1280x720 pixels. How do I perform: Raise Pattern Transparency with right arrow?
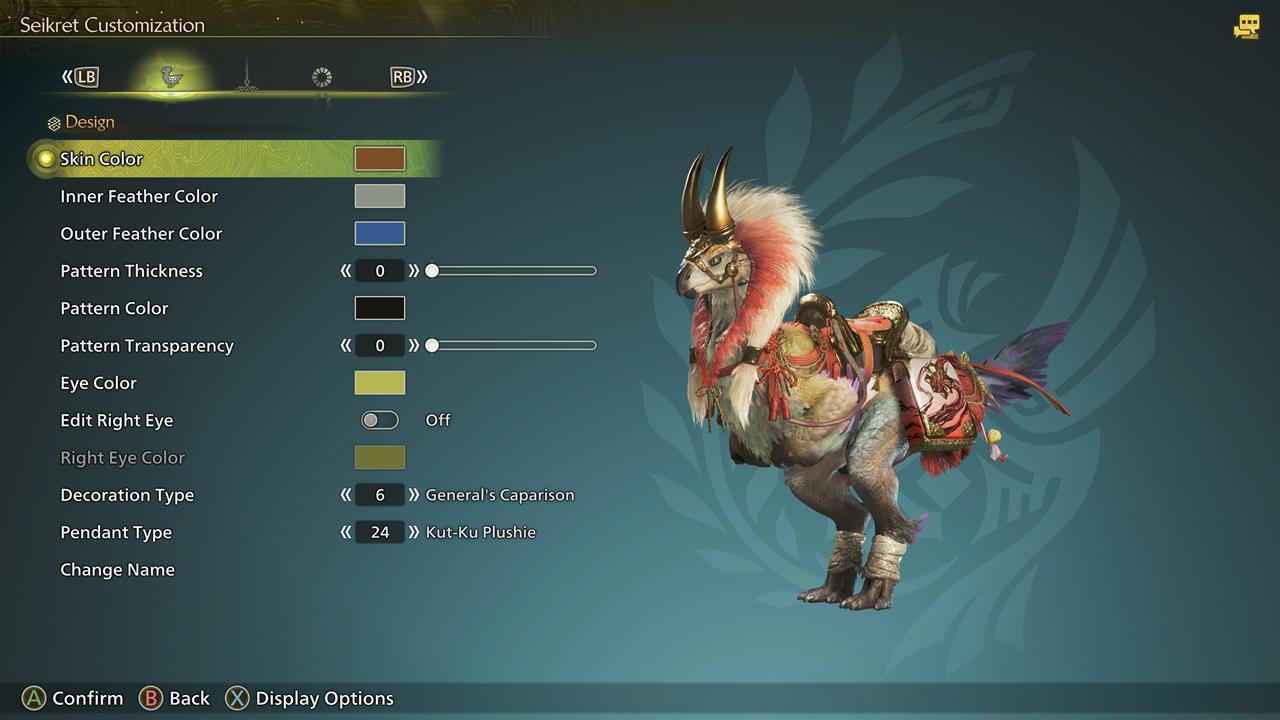(413, 346)
